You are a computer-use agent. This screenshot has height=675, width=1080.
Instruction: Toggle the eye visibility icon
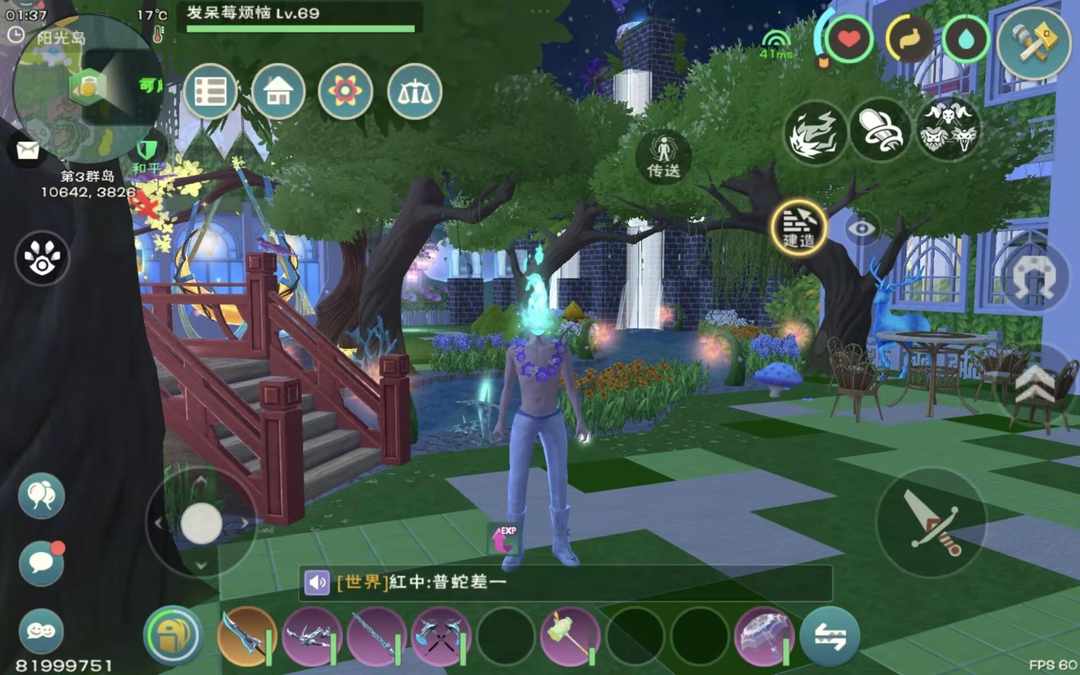(860, 228)
